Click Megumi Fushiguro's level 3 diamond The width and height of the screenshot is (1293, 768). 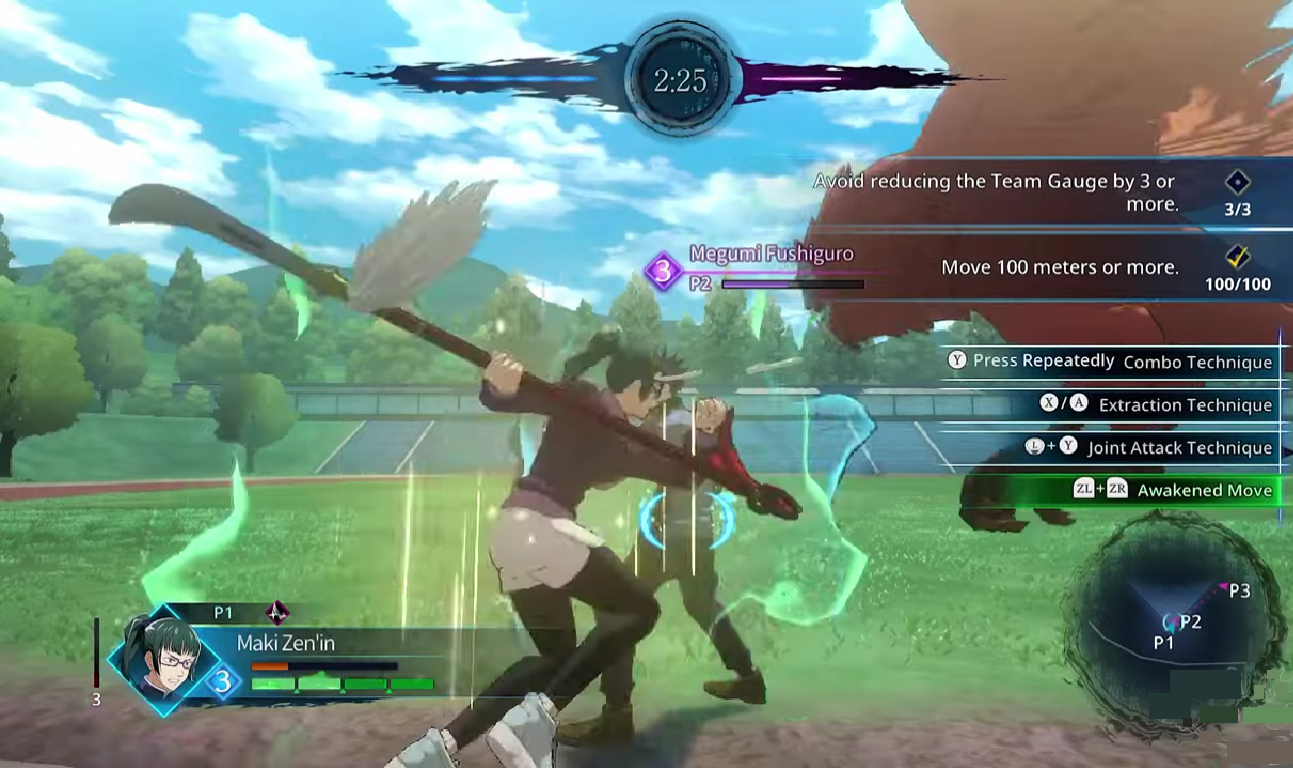pyautogui.click(x=662, y=270)
